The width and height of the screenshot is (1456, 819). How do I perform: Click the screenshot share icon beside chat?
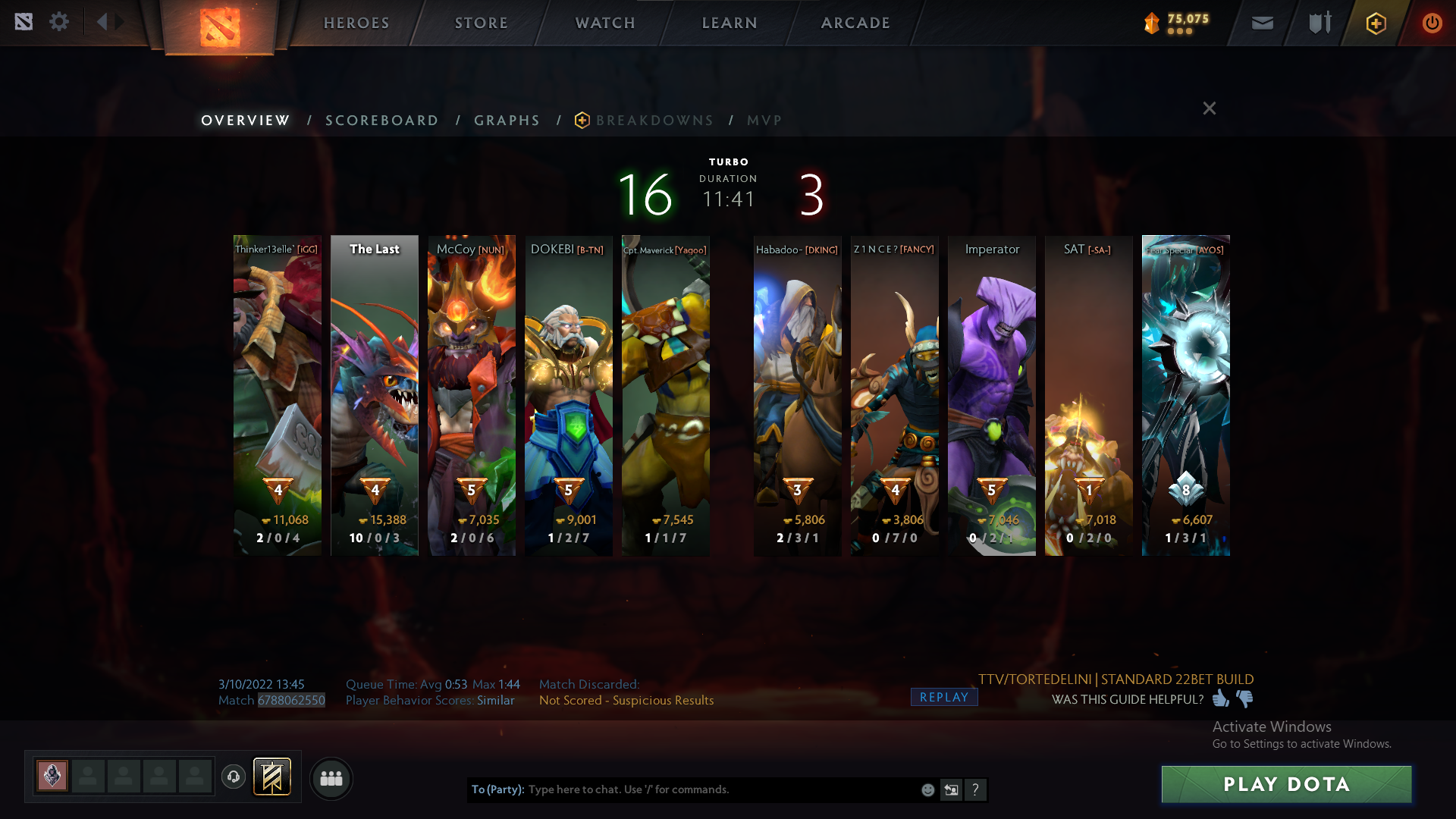click(x=951, y=790)
